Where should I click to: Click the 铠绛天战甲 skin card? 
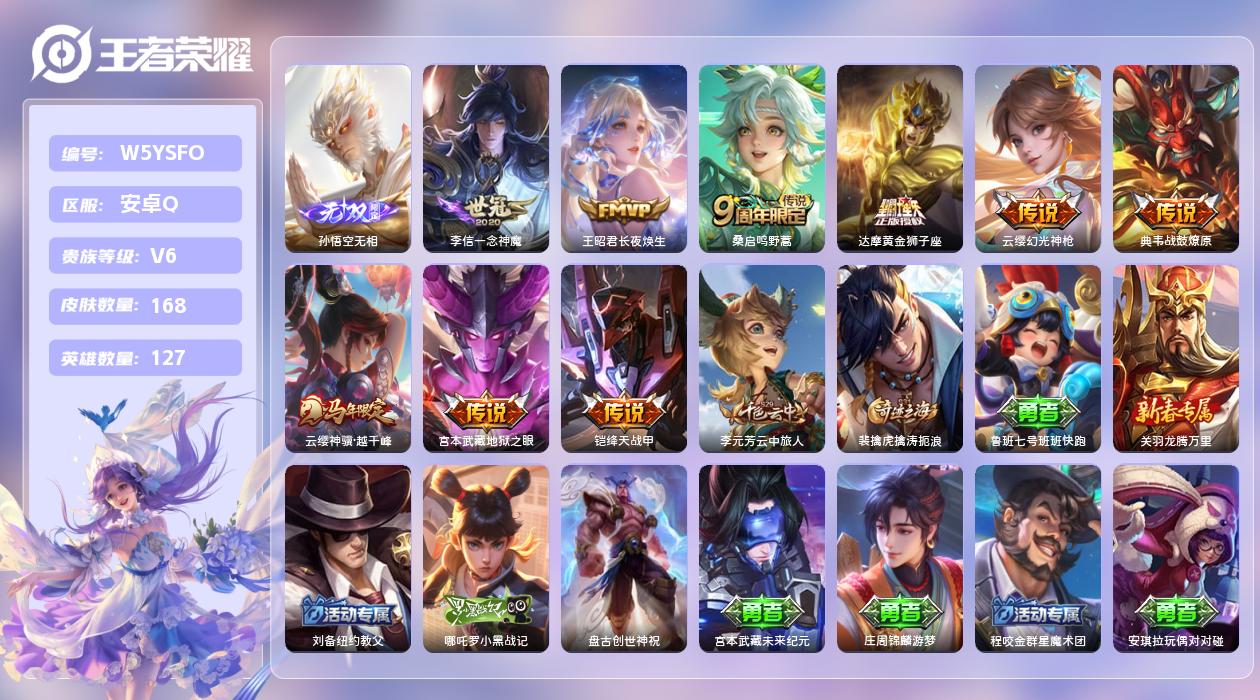click(x=623, y=358)
